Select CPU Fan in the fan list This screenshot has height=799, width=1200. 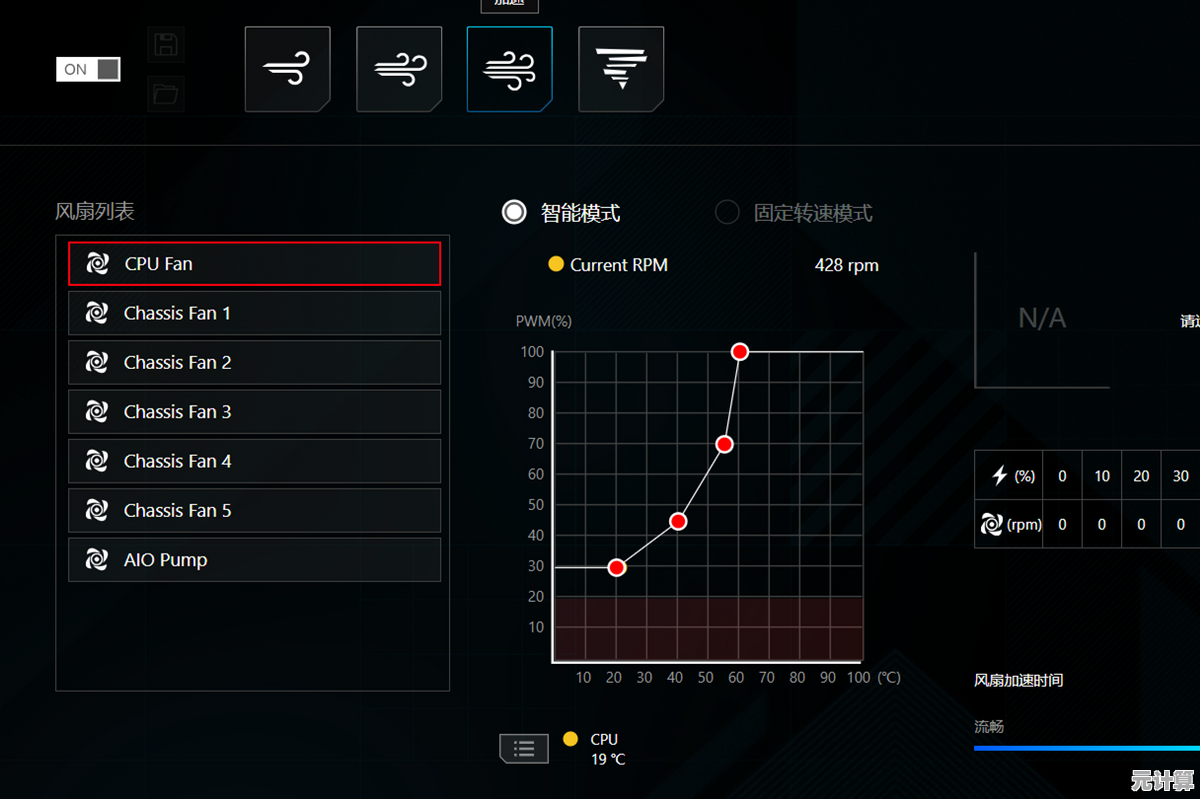coord(254,264)
